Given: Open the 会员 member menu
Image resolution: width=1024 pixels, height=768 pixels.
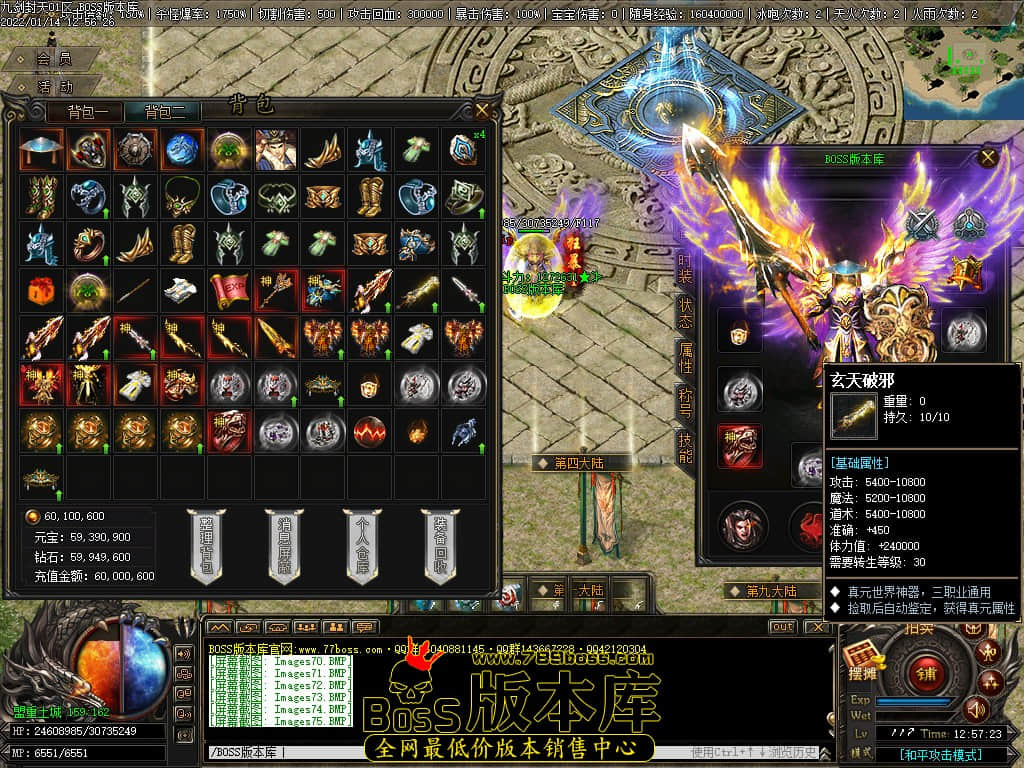Looking at the screenshot, I should click(x=54, y=60).
